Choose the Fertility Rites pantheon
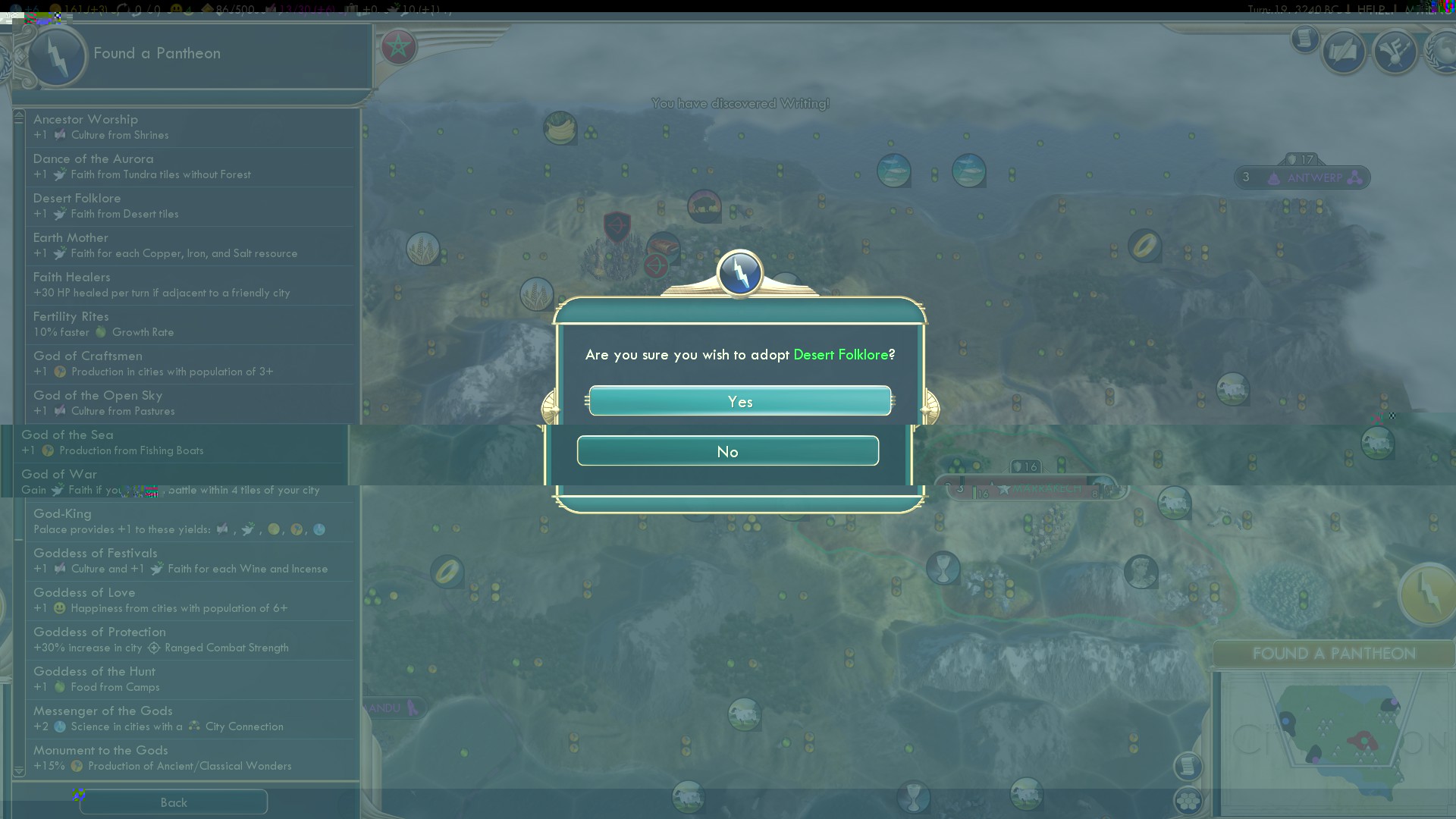Screen dimensions: 1456x819 [x=190, y=325]
